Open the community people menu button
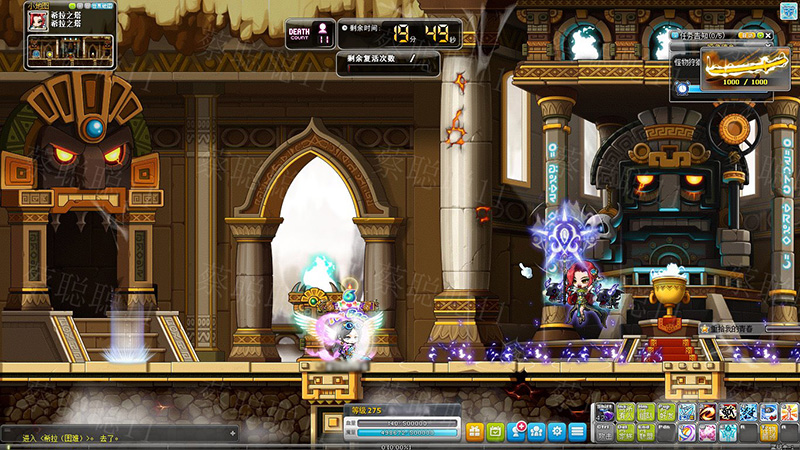This screenshot has height=450, width=800. (537, 431)
